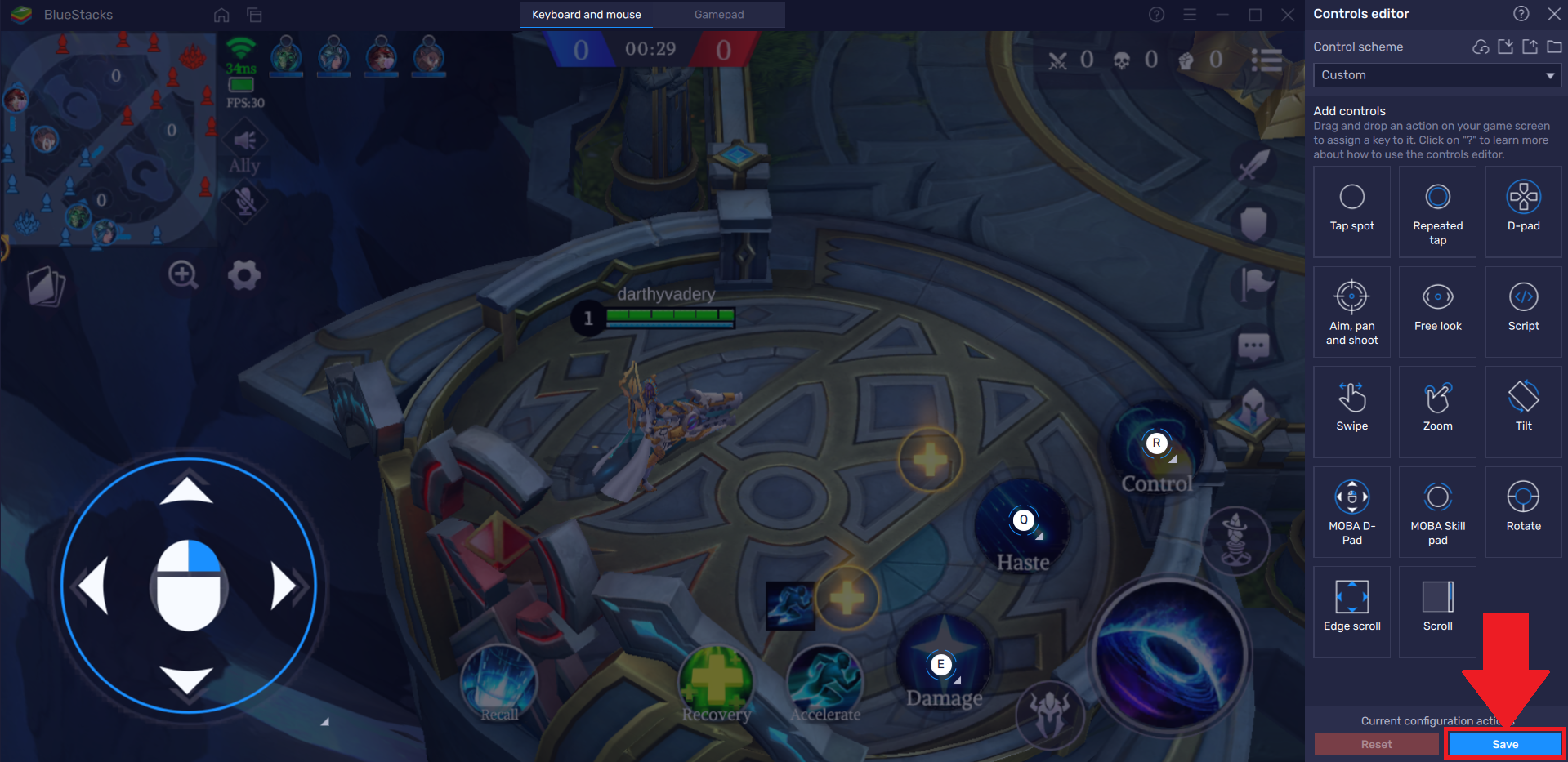The height and width of the screenshot is (762, 1568).
Task: Choose the Aim, pan and shoot control
Action: click(x=1351, y=311)
